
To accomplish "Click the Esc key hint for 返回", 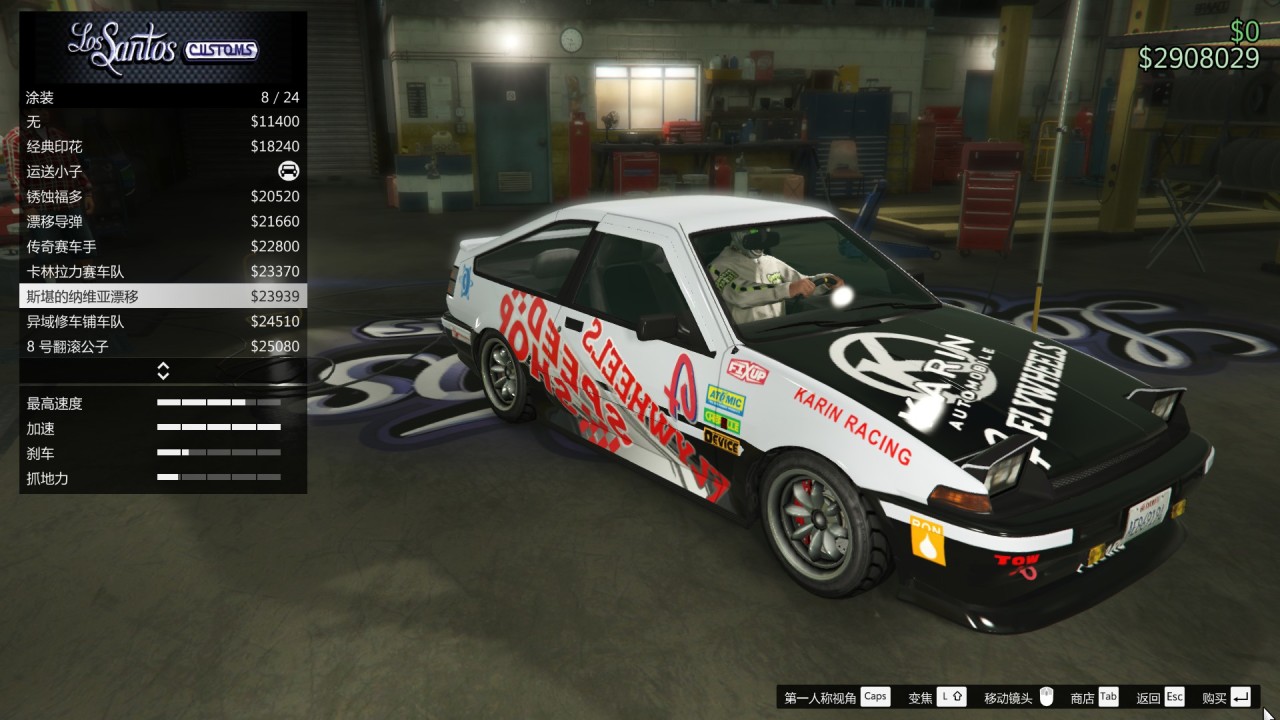I will (1173, 696).
